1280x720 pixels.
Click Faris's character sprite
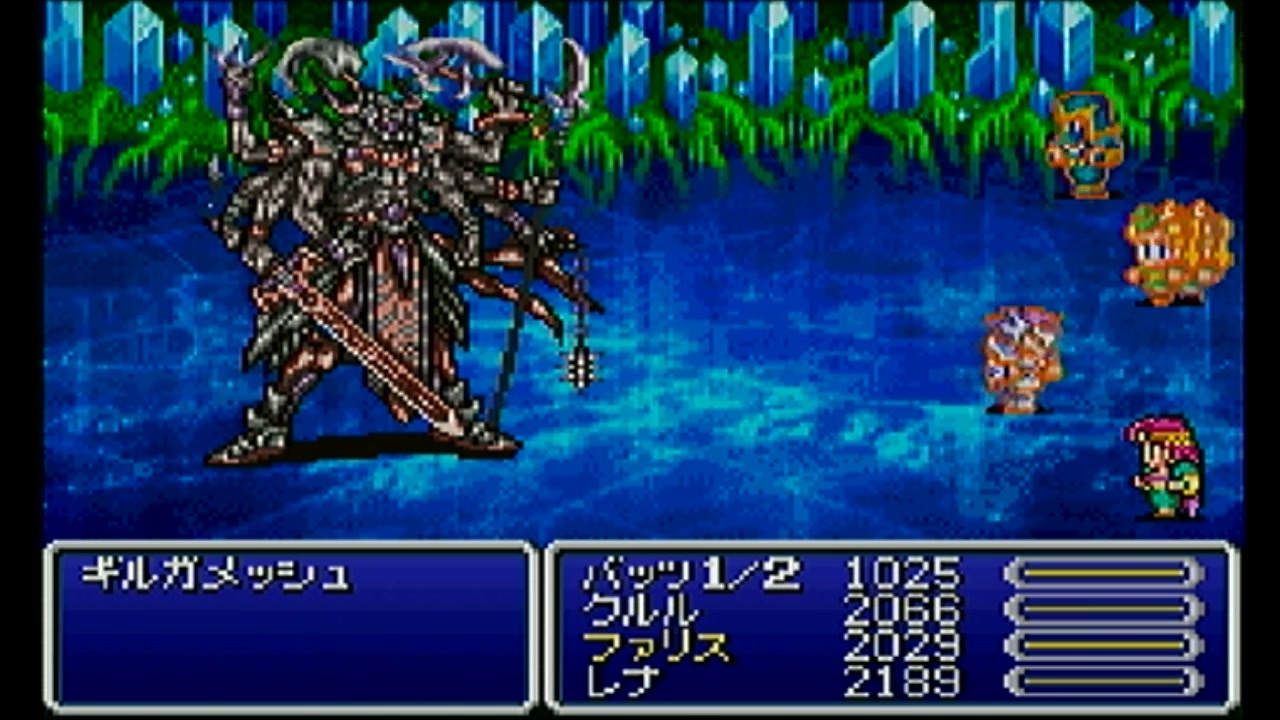(1020, 355)
